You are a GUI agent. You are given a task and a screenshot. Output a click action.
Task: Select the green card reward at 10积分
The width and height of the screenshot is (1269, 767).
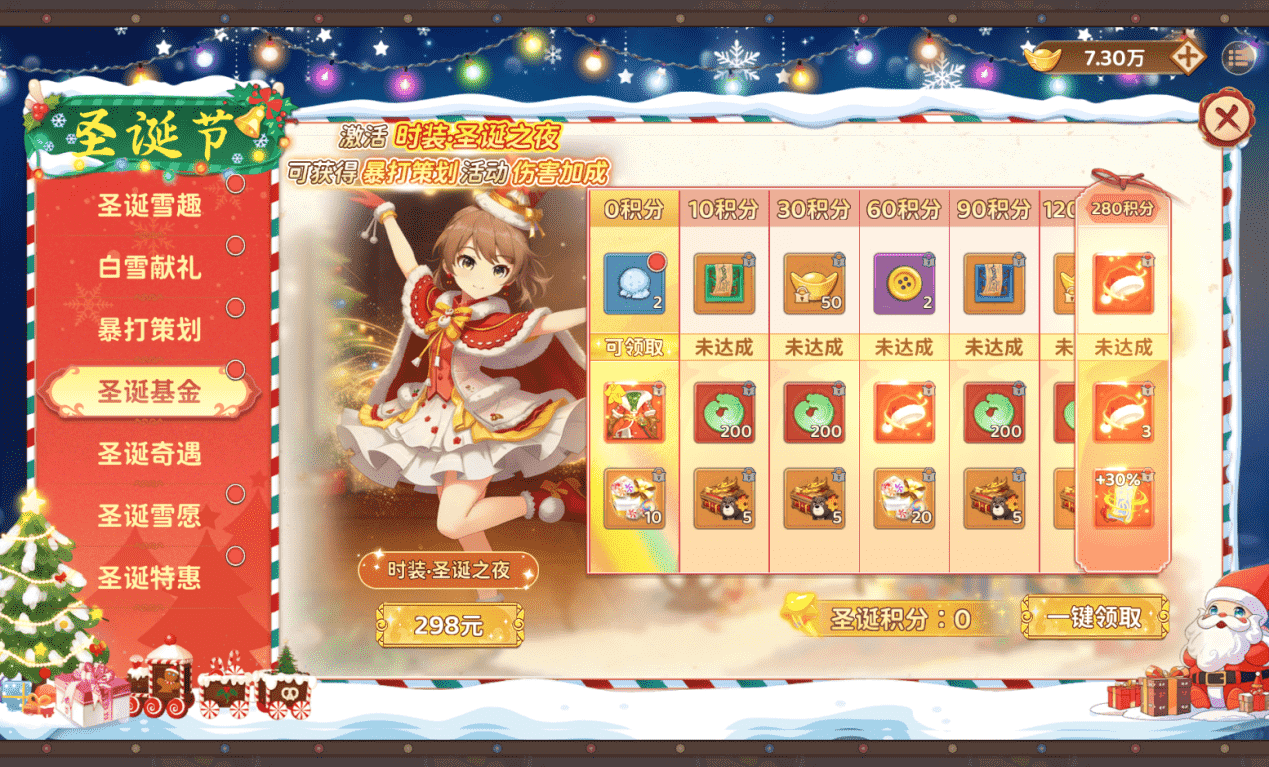(x=724, y=284)
